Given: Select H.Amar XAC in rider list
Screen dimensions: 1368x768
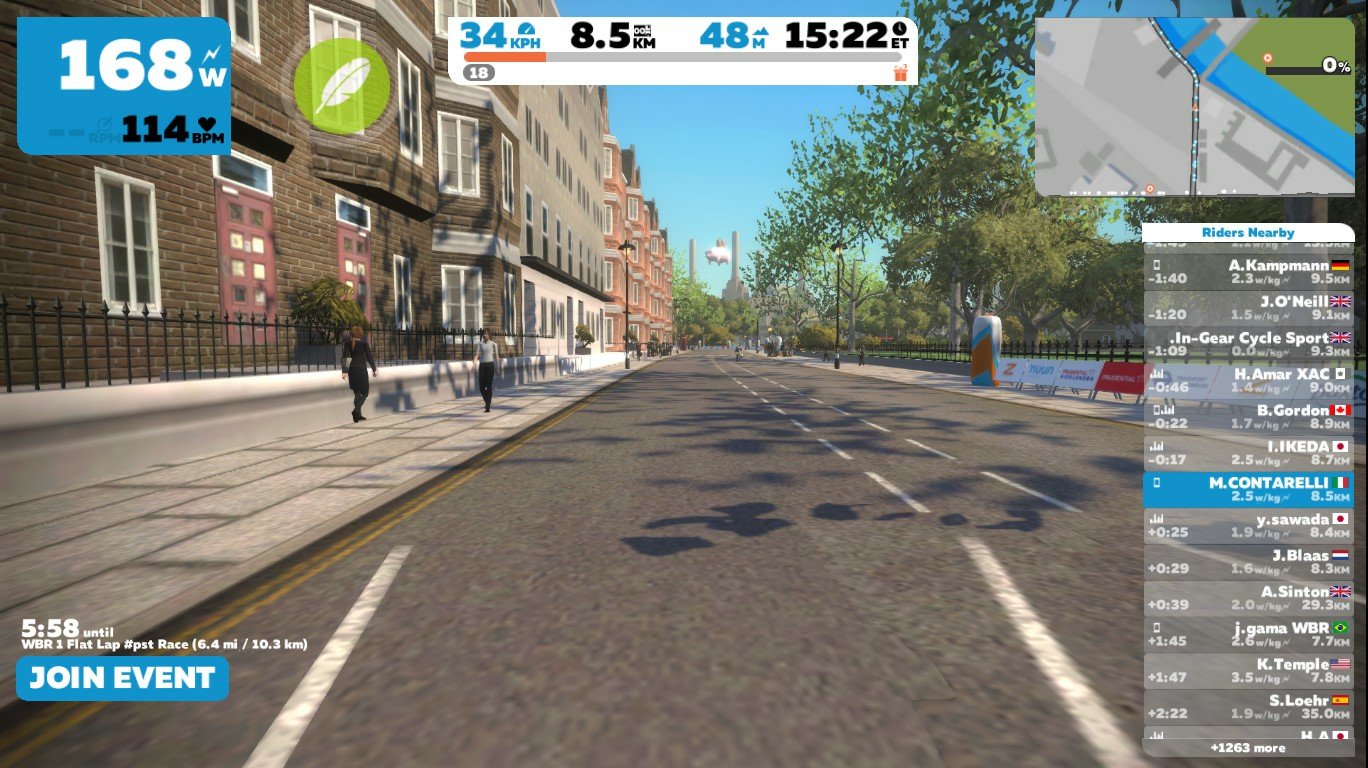Looking at the screenshot, I should point(1248,381).
